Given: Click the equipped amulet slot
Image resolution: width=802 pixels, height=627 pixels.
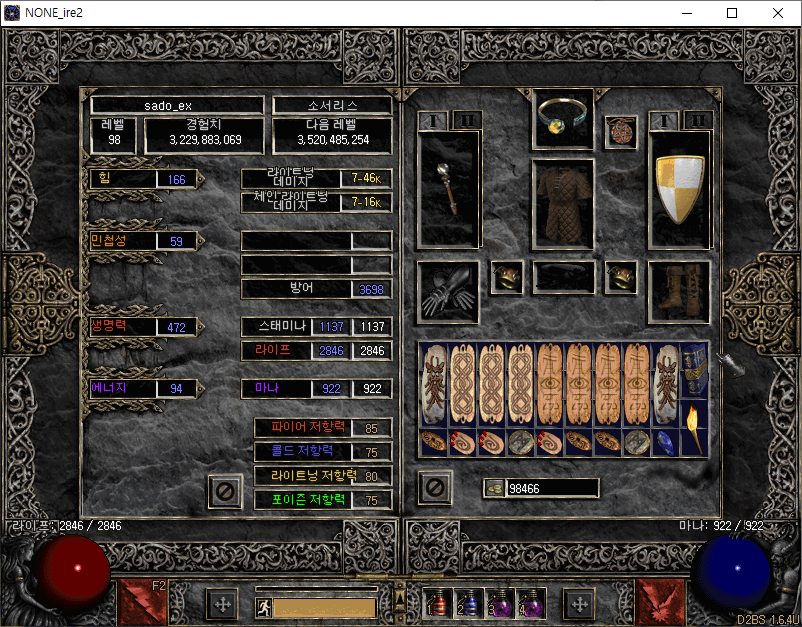Looking at the screenshot, I should (x=621, y=131).
